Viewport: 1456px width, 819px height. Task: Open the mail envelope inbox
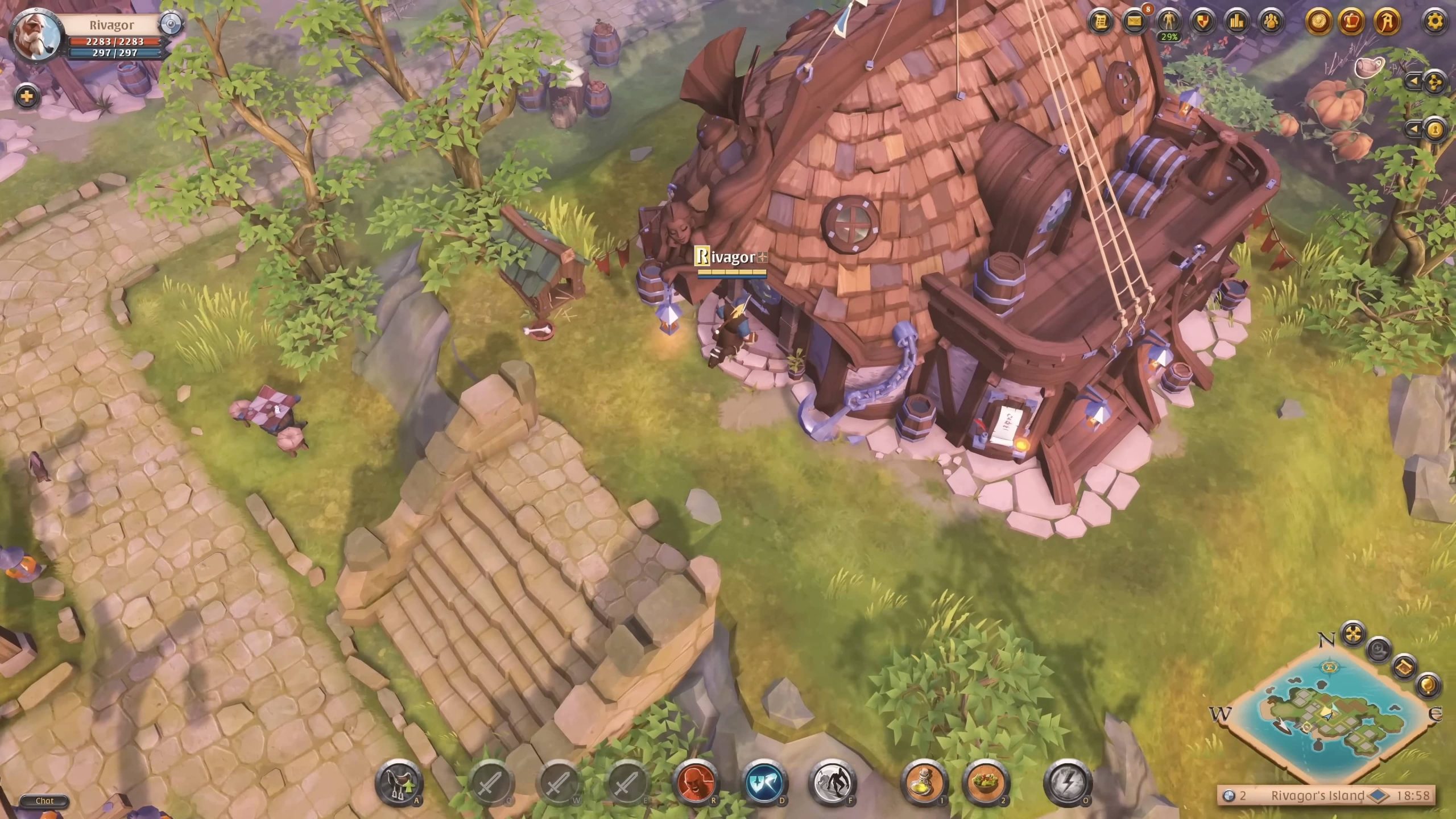1135,22
